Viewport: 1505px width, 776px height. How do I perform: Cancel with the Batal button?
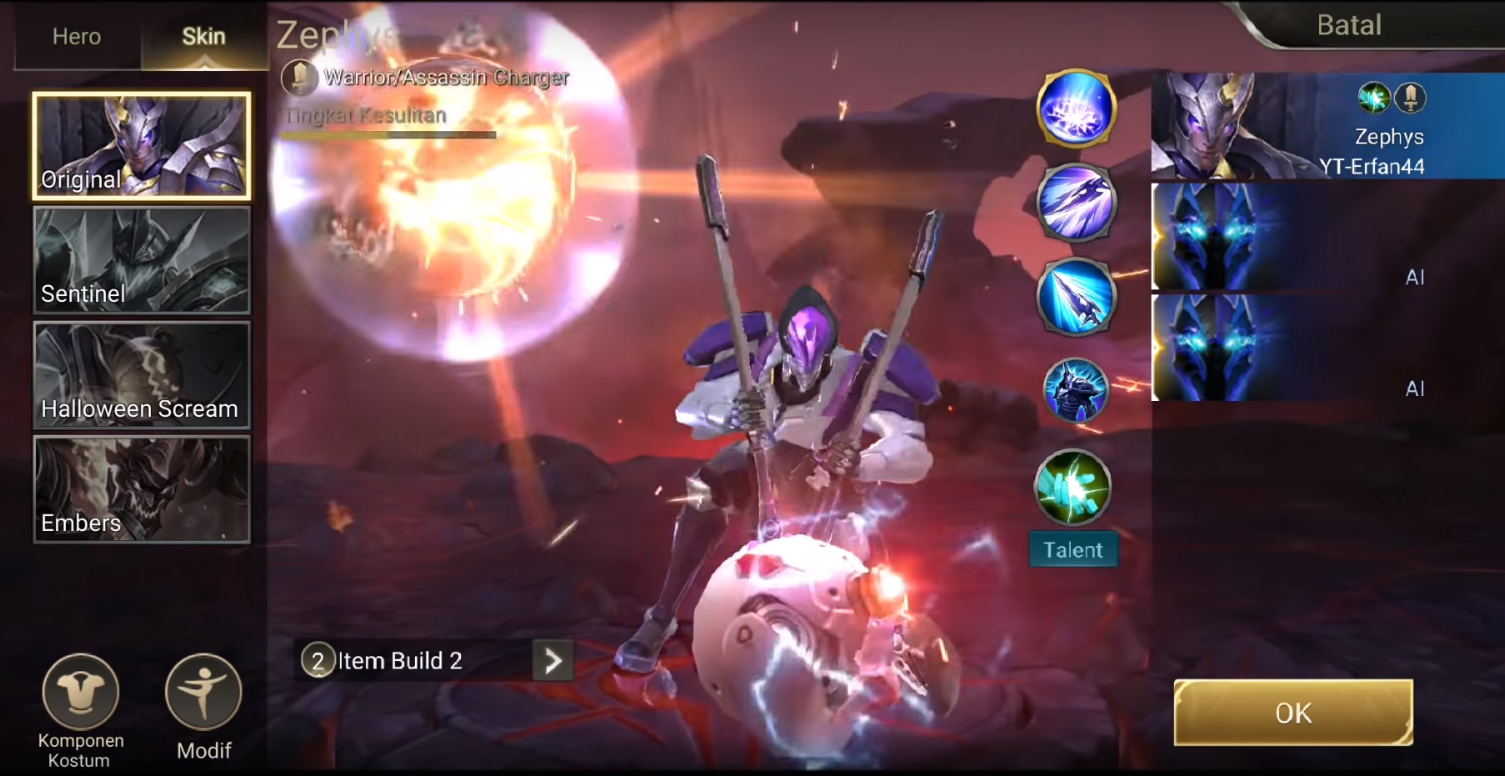pos(1349,25)
